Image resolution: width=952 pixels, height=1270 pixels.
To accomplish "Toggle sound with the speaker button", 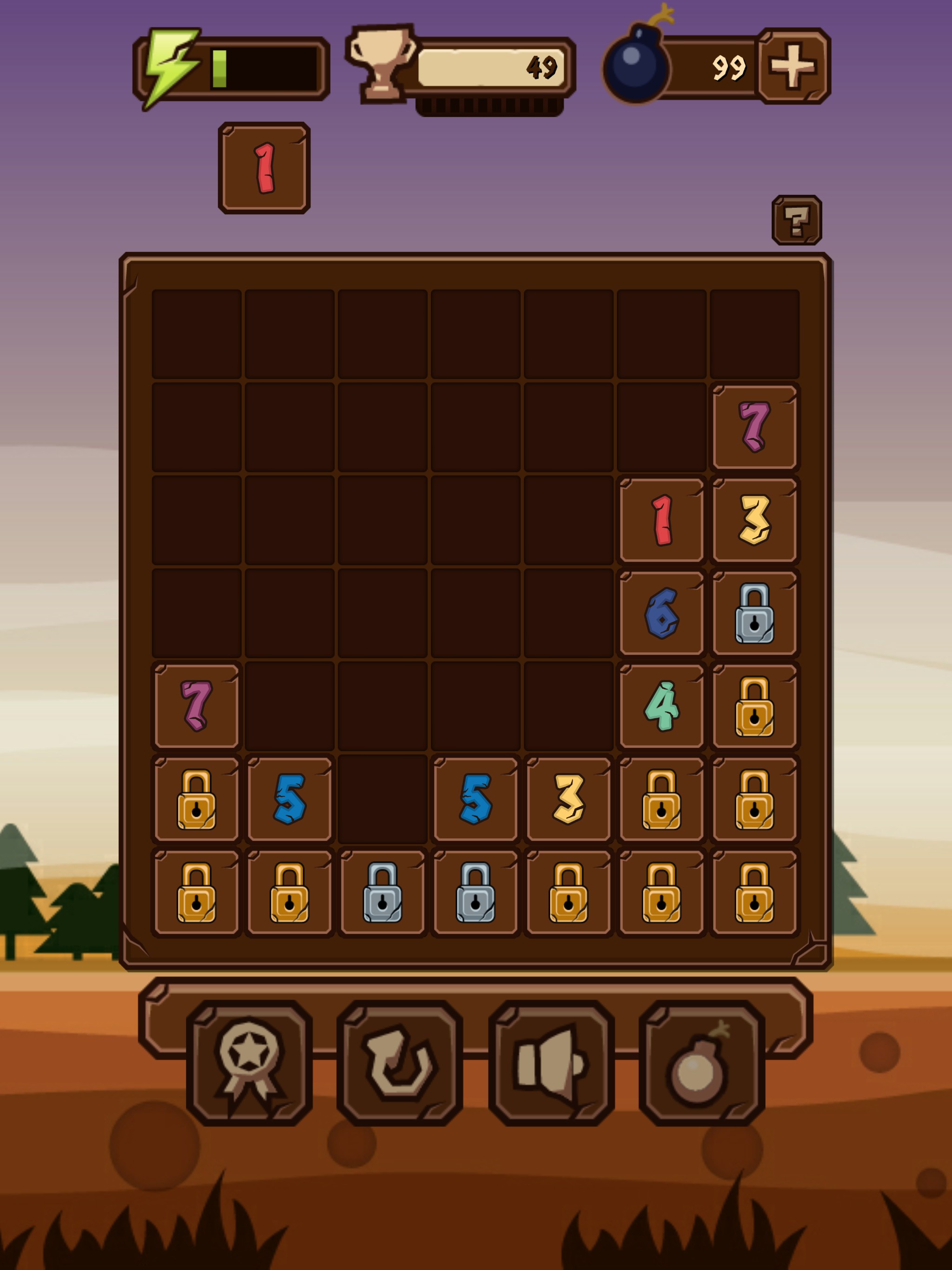I will pos(551,1062).
